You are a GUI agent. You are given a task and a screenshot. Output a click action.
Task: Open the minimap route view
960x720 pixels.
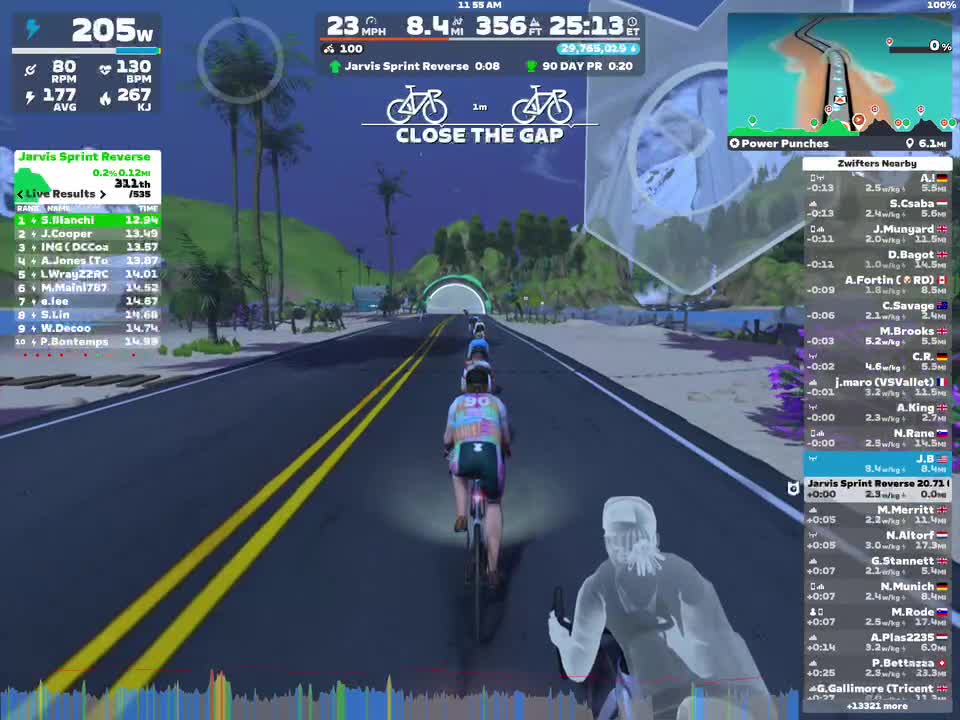pyautogui.click(x=838, y=75)
